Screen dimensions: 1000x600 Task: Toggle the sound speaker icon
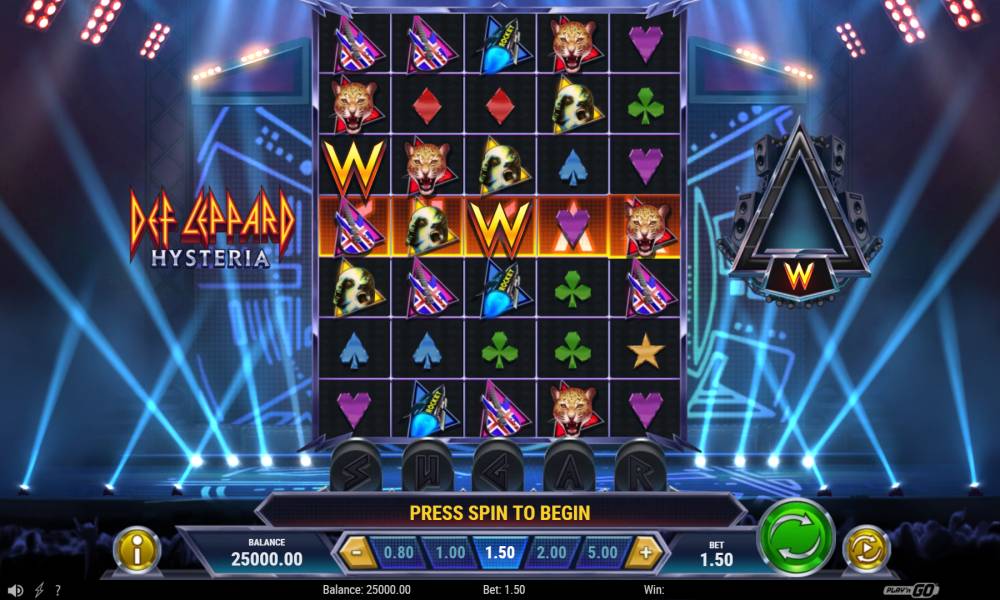click(x=15, y=590)
